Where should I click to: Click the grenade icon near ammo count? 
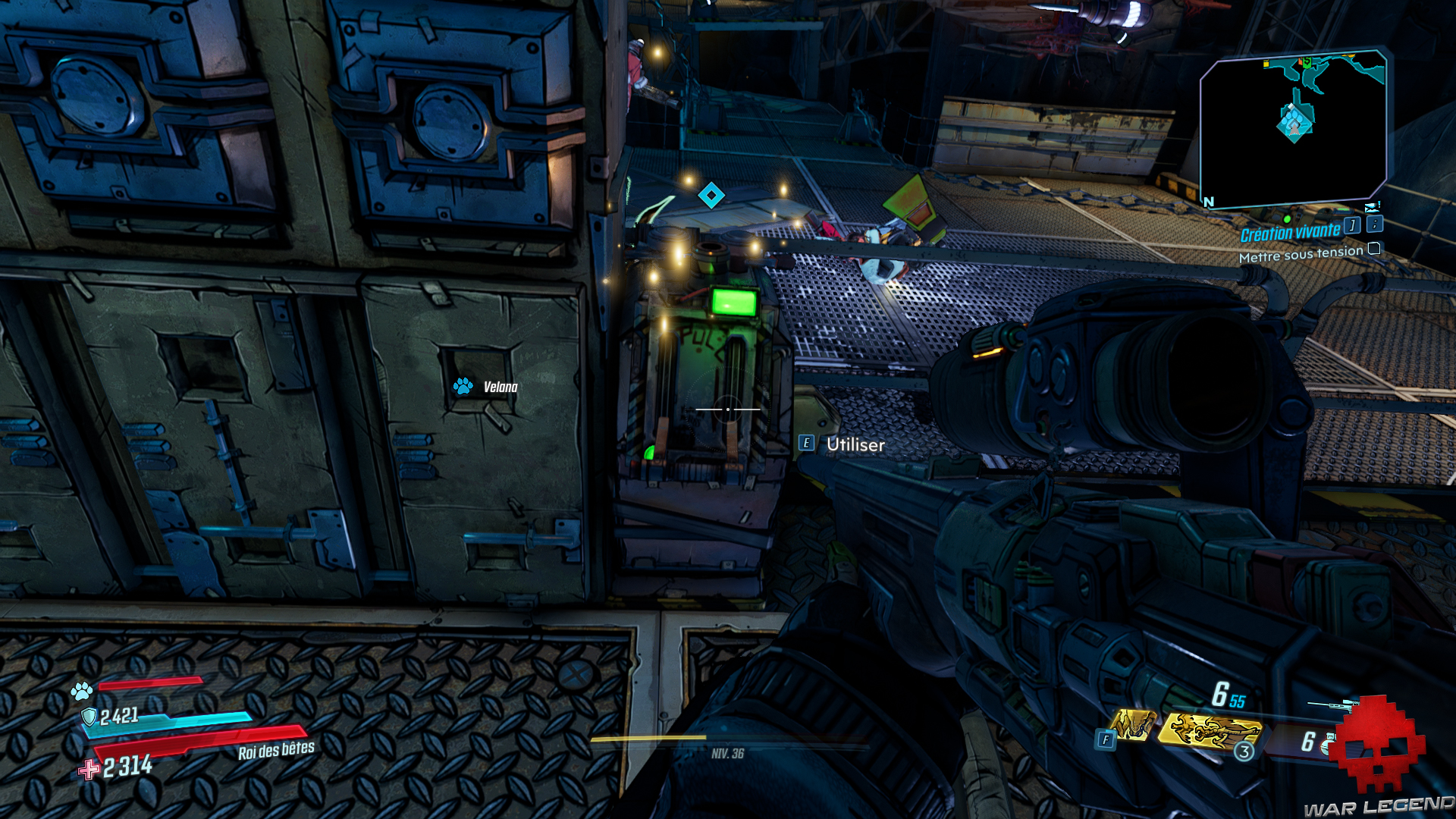(1326, 745)
